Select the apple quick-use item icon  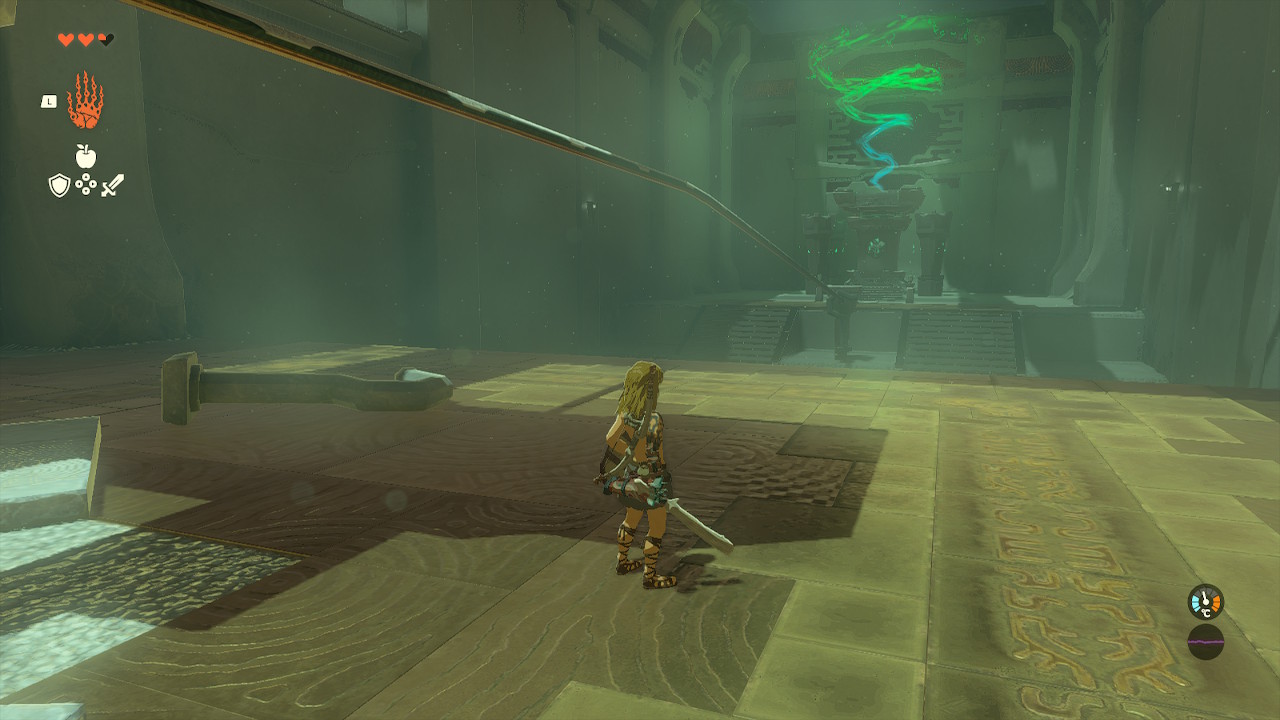(86, 156)
